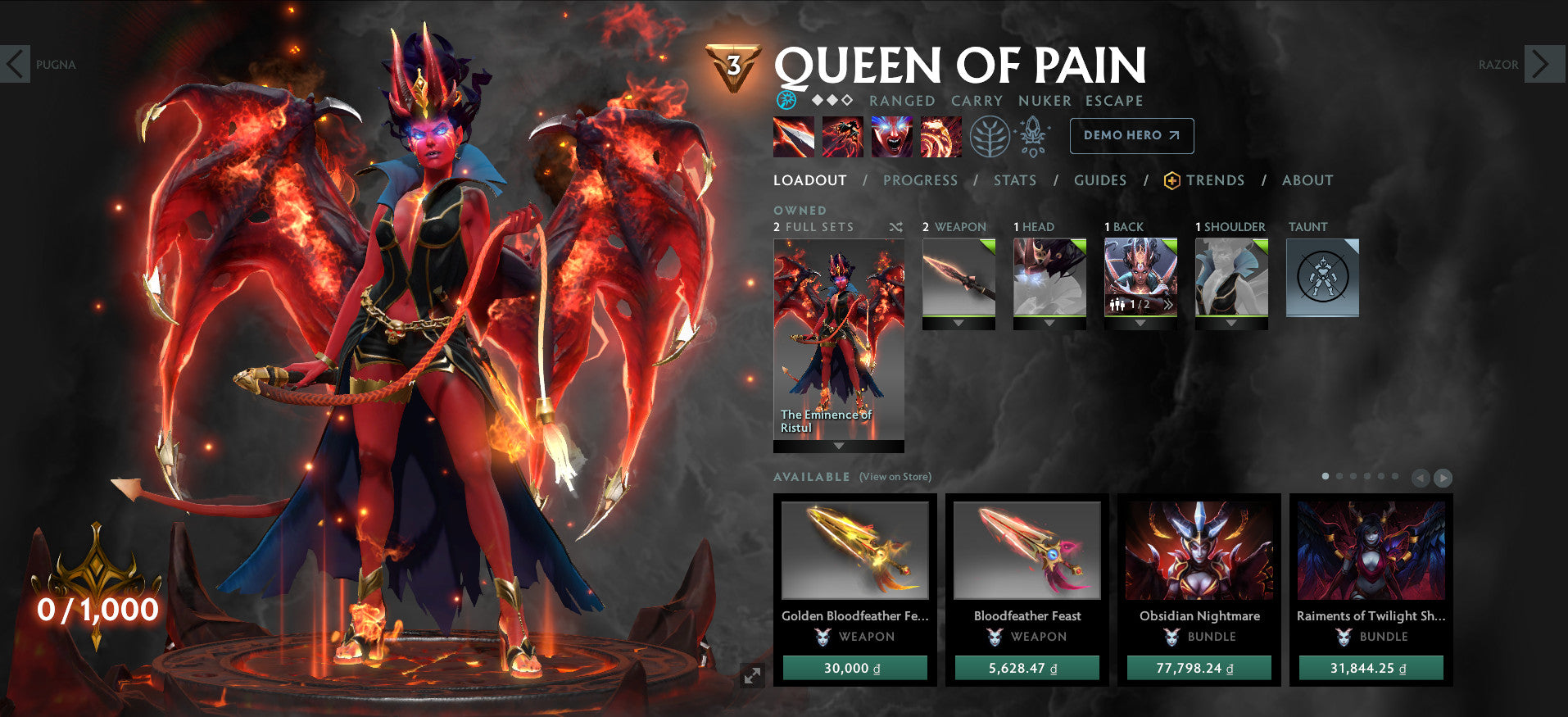
Task: Open the Blink ability icon
Action: pos(842,136)
